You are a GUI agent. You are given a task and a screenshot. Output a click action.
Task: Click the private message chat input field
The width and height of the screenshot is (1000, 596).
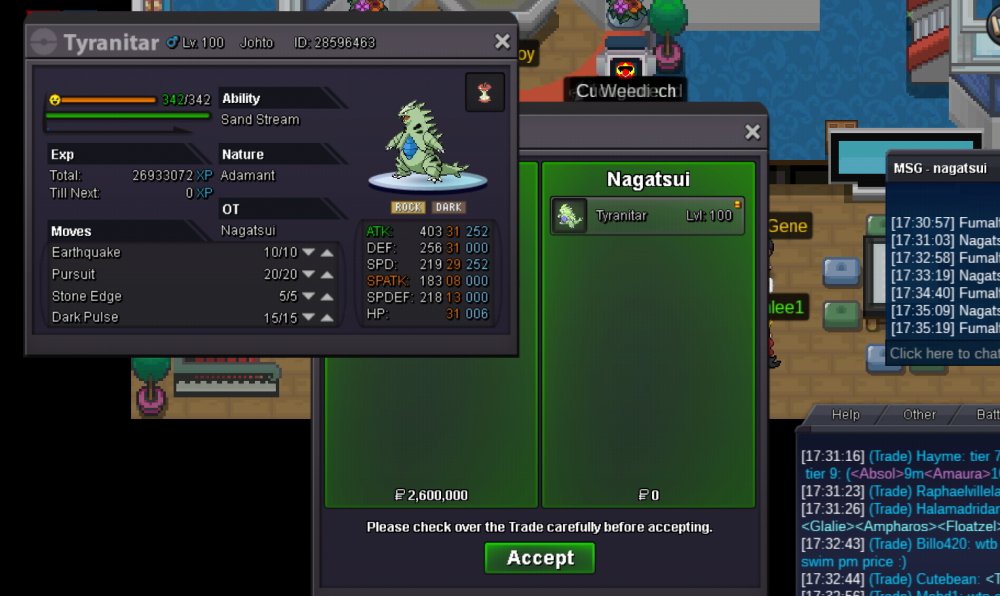[943, 353]
